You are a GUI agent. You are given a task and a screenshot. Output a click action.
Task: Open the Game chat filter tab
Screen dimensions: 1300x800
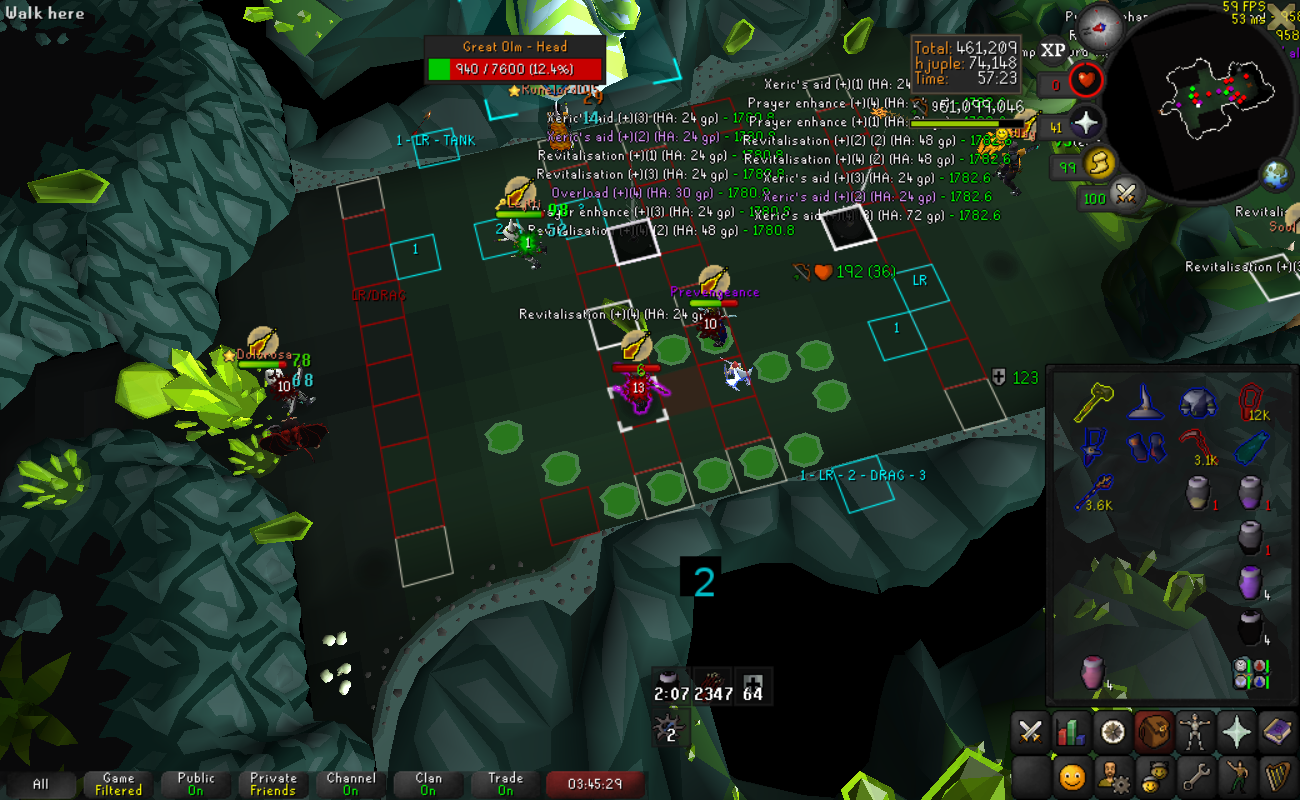coord(118,784)
